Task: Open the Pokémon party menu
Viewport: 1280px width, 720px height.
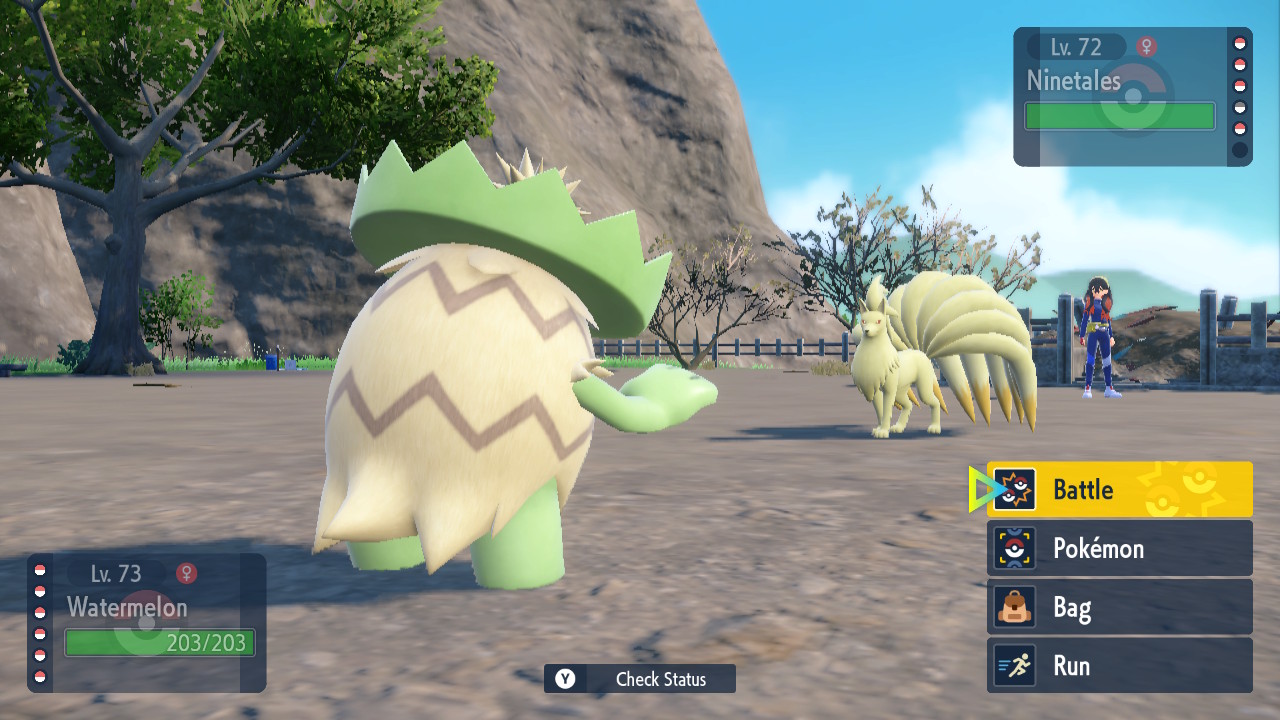Action: [1119, 548]
